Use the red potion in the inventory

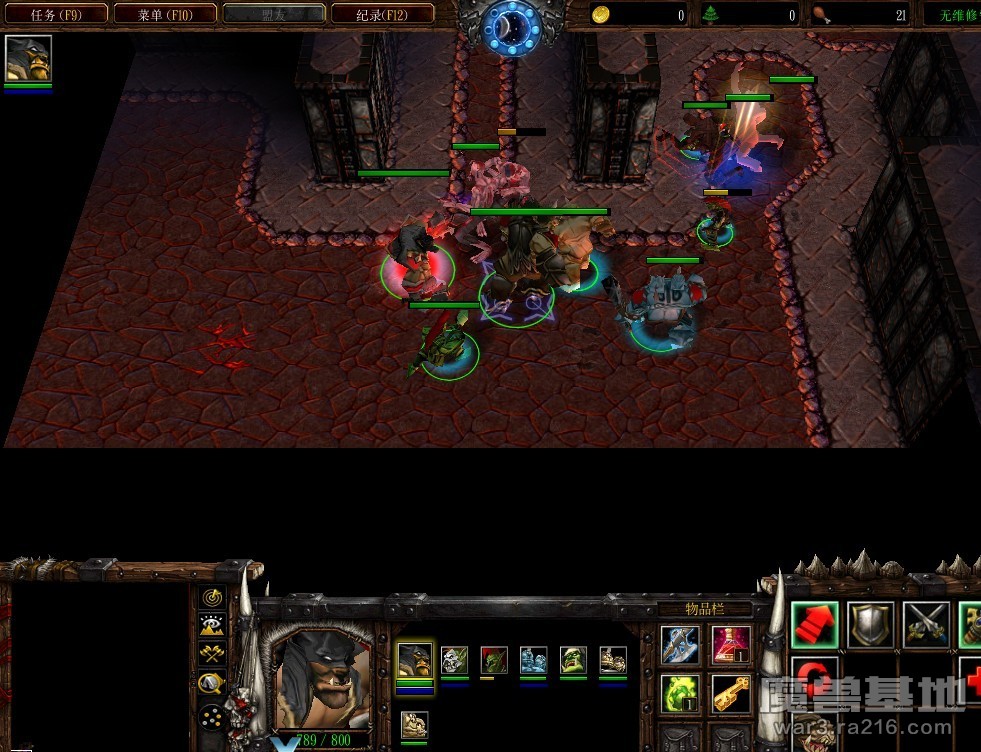(x=731, y=645)
